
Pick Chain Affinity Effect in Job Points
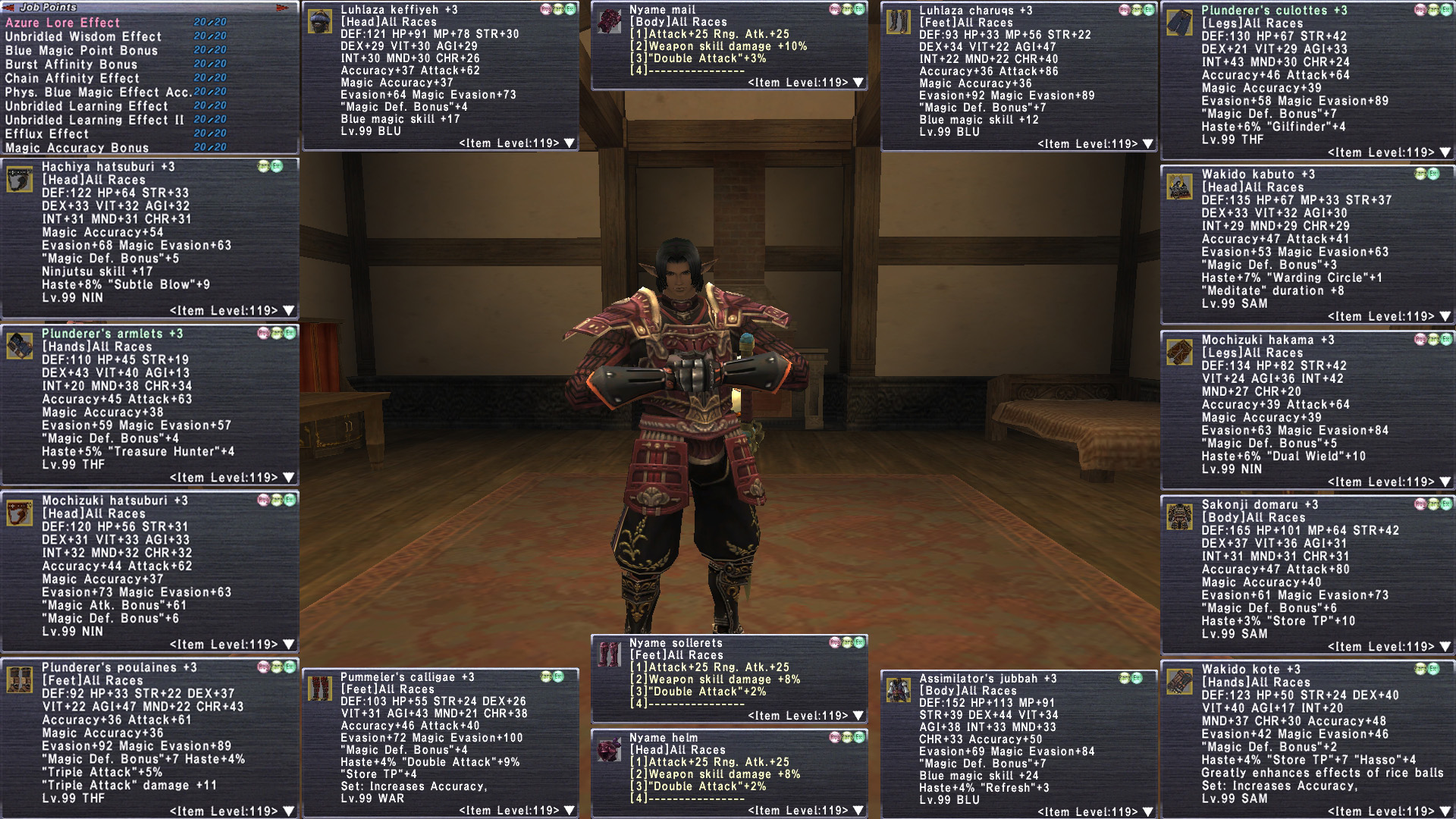tap(72, 78)
